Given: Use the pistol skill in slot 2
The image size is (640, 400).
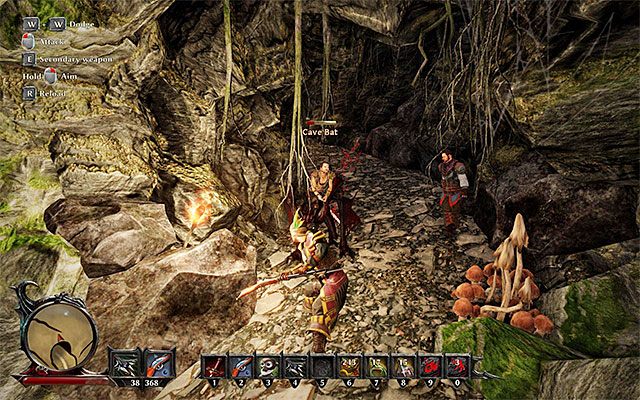Looking at the screenshot, I should point(242,367).
